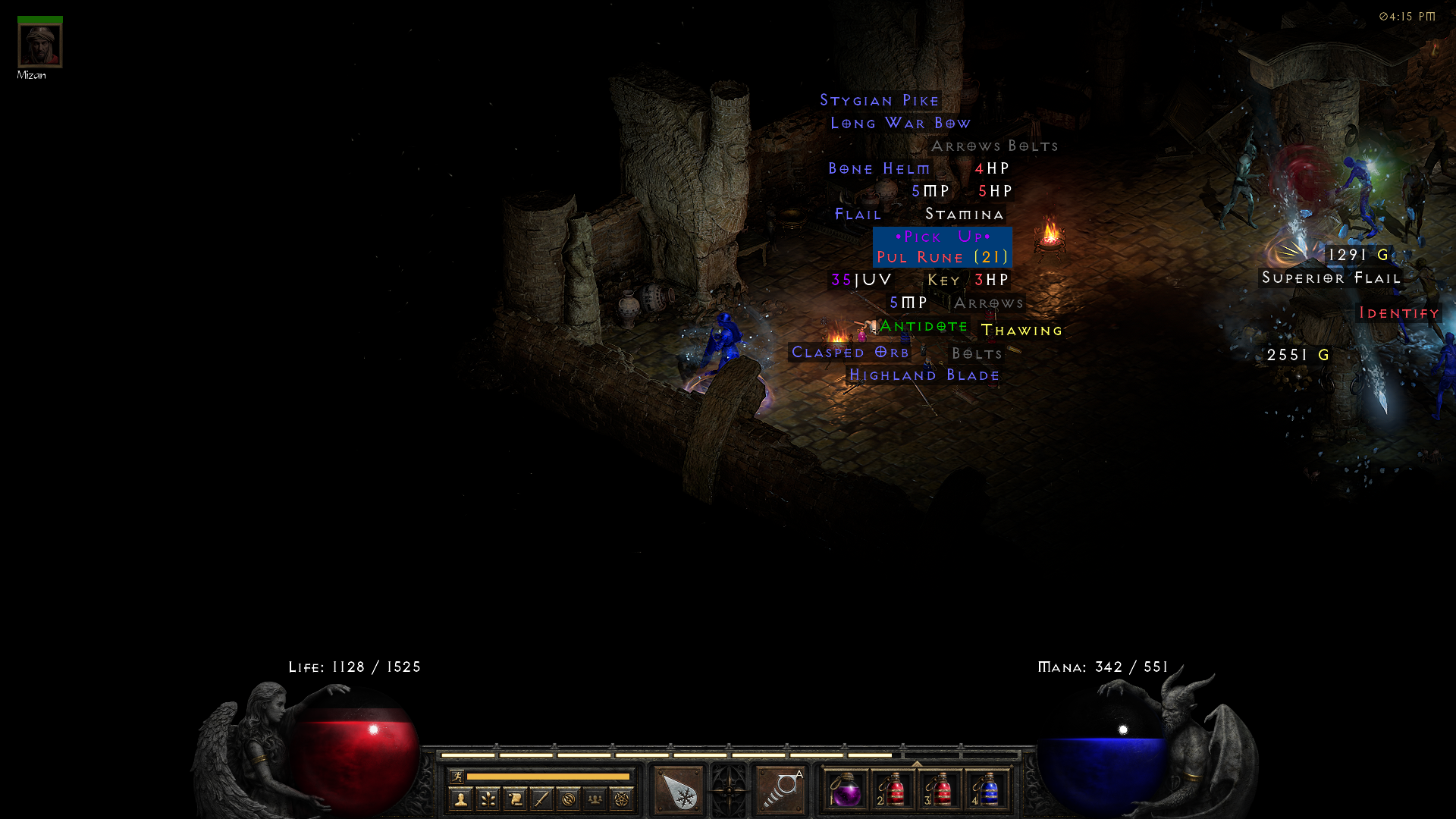The image size is (1456, 819).
Task: Open the character screen head icon
Action: (x=460, y=800)
